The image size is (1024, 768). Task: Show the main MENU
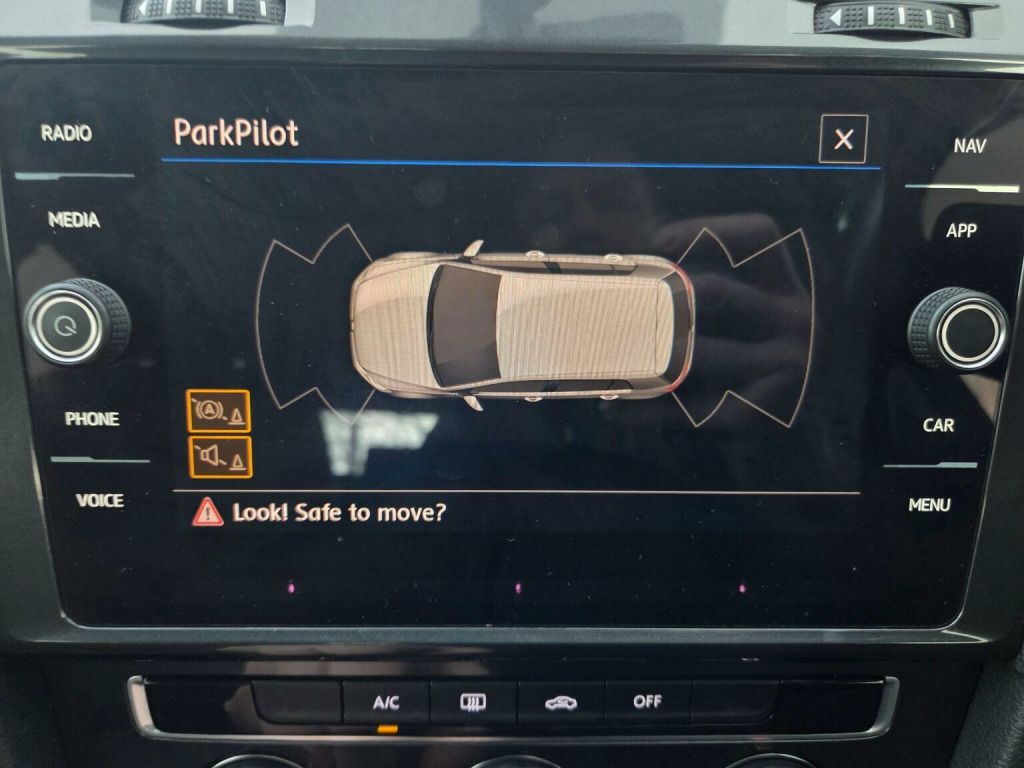point(929,505)
